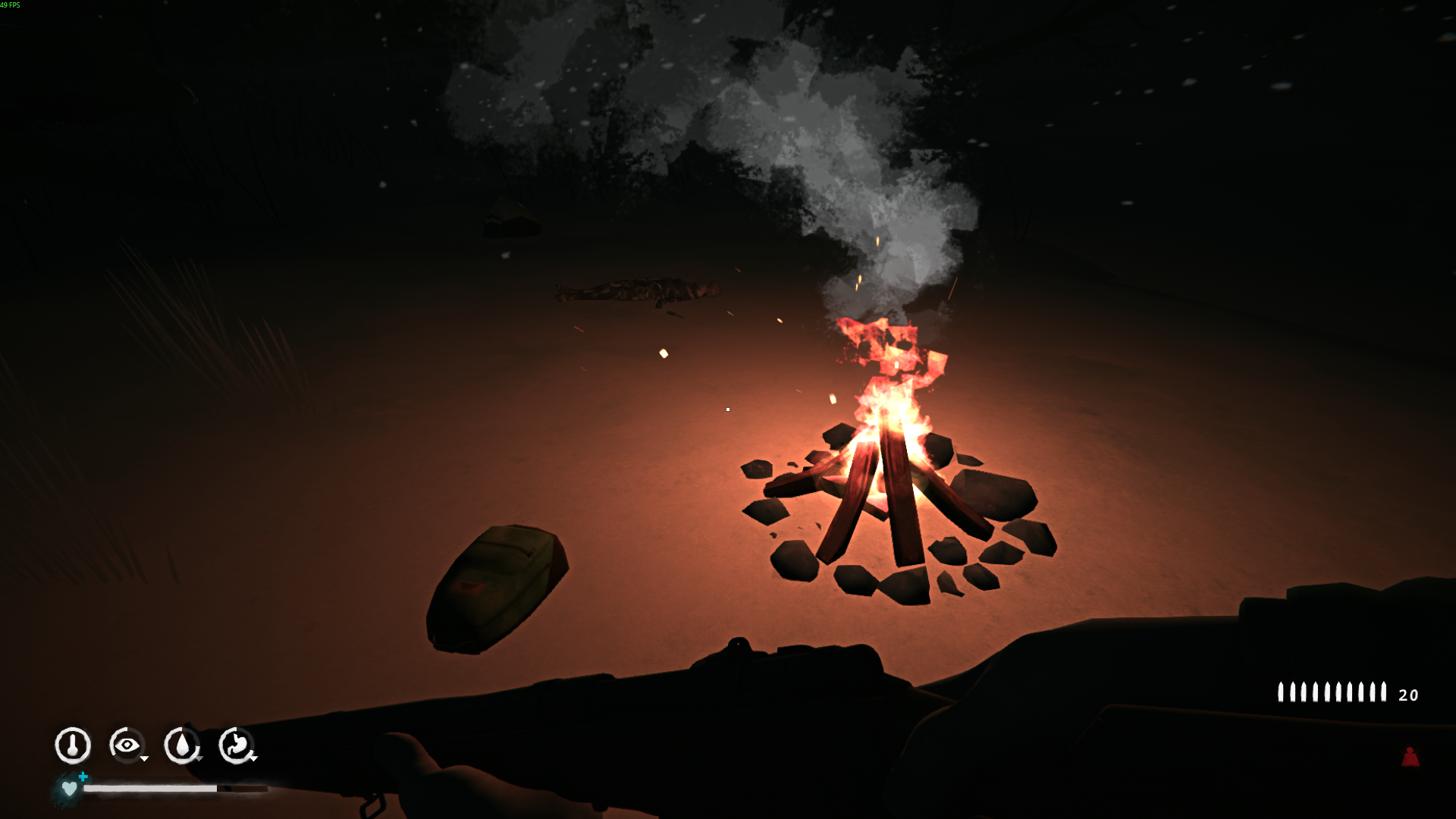Inspect the stomach hunger status icon
1456x819 pixels.
point(237,745)
